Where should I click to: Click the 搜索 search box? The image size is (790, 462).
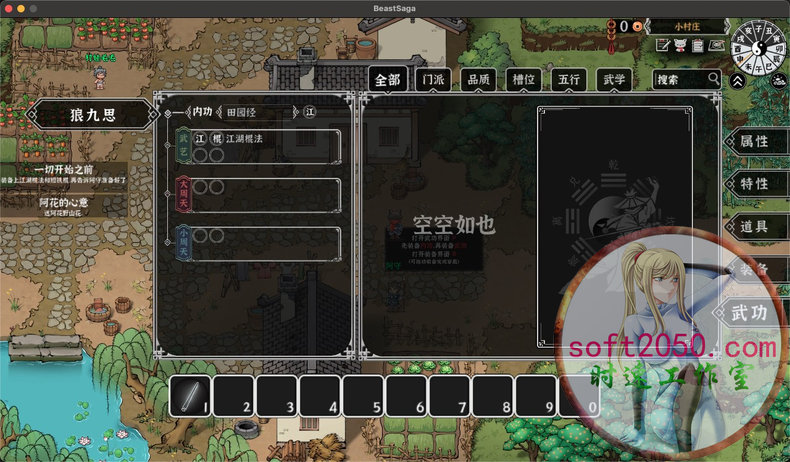point(682,79)
